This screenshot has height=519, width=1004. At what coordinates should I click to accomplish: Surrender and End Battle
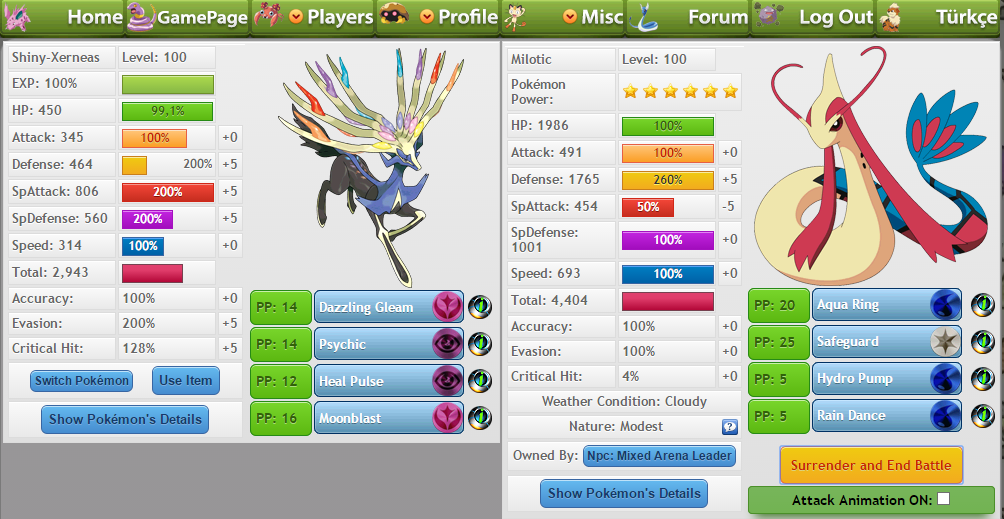(x=871, y=465)
